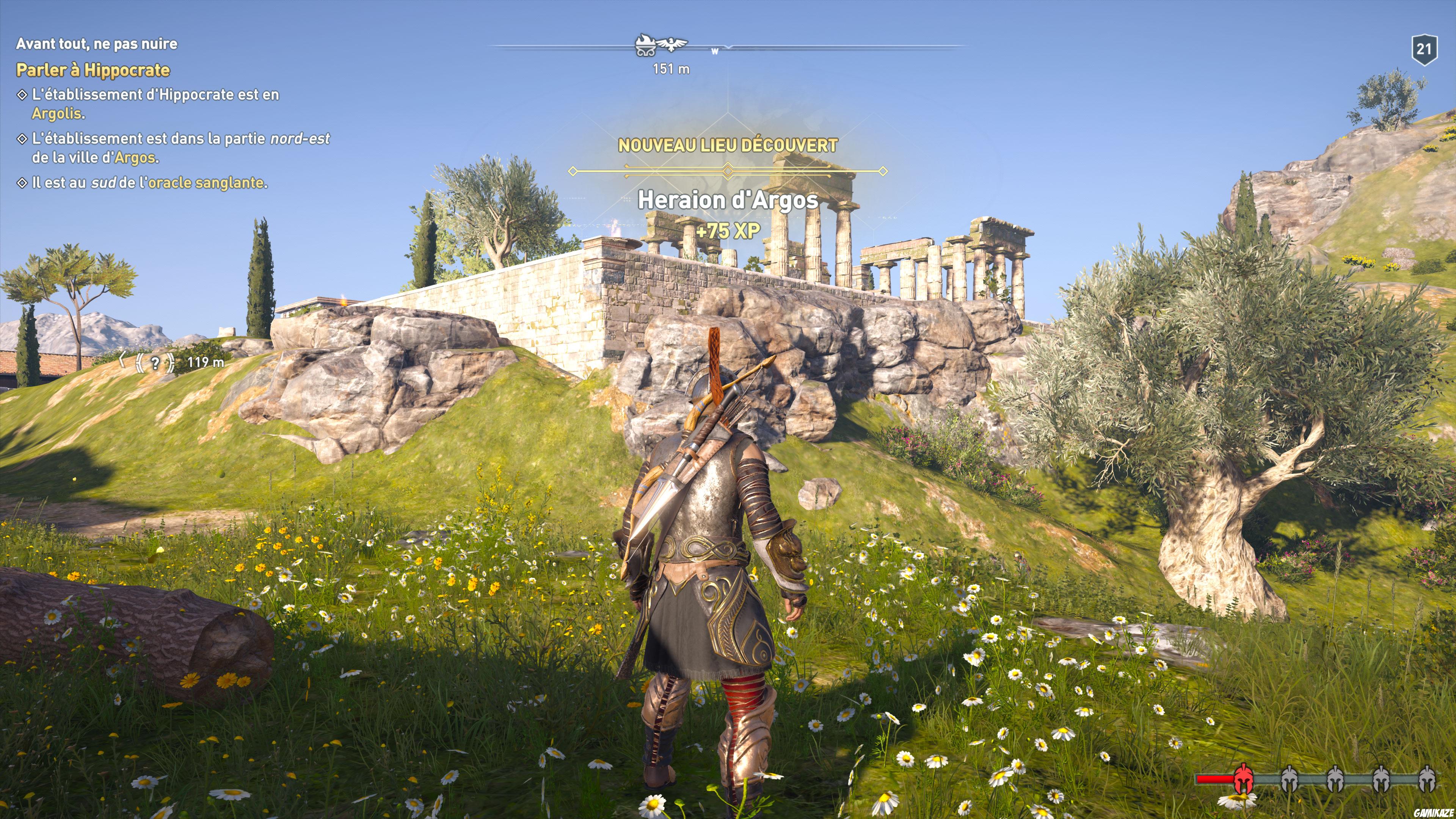Click the W cardinal marker on the compass

pos(714,52)
